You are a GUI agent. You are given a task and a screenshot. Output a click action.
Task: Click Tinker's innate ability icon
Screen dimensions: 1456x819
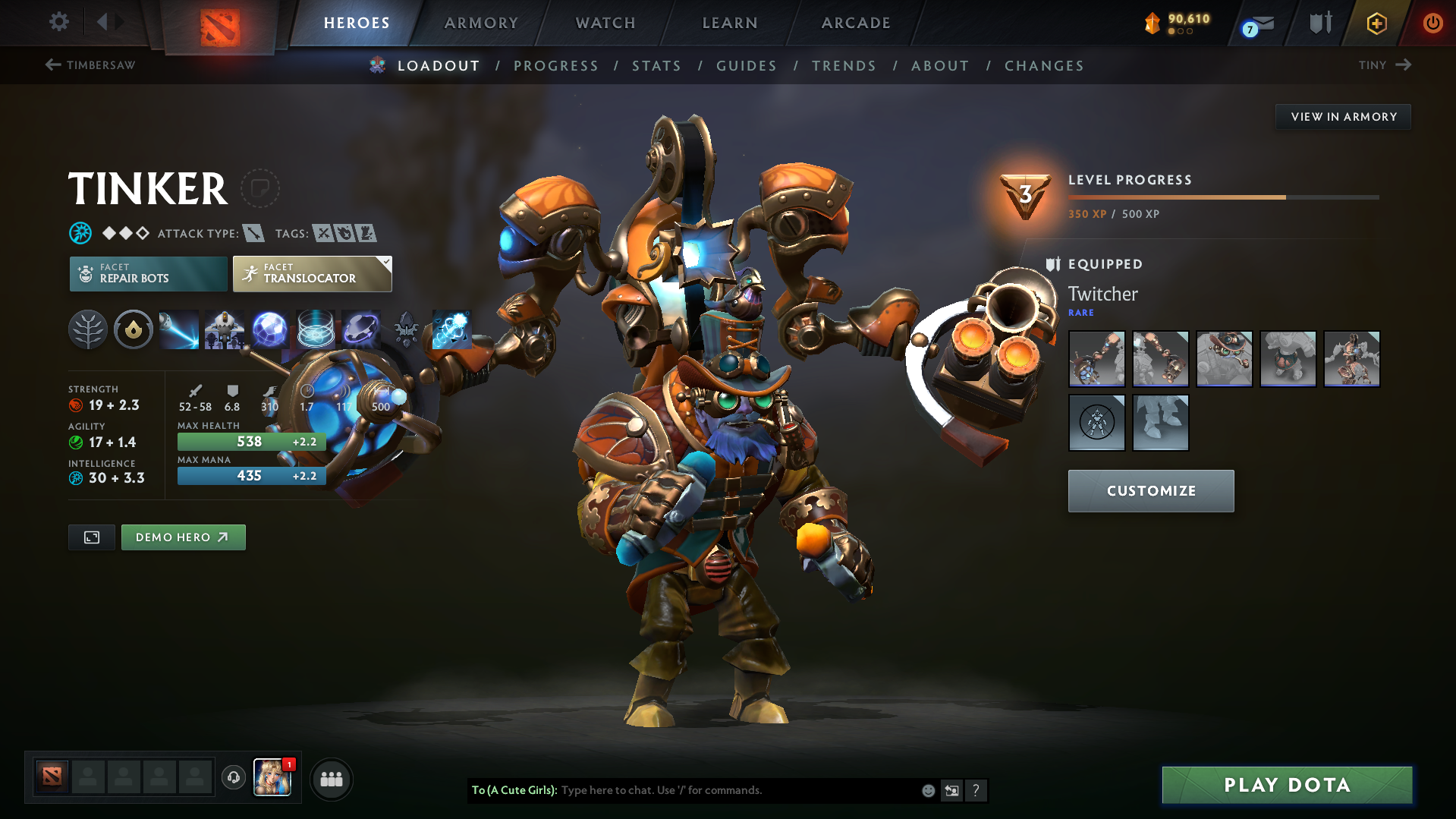coord(133,329)
